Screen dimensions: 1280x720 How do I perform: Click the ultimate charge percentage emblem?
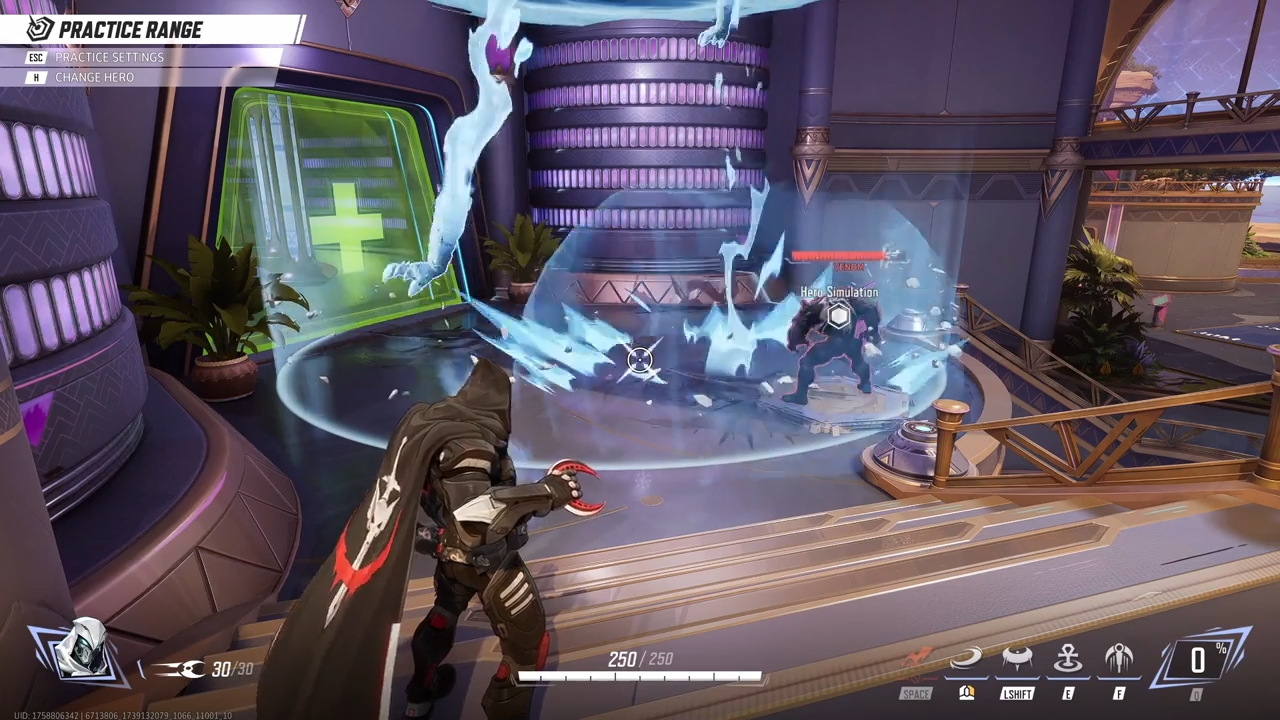click(1198, 660)
